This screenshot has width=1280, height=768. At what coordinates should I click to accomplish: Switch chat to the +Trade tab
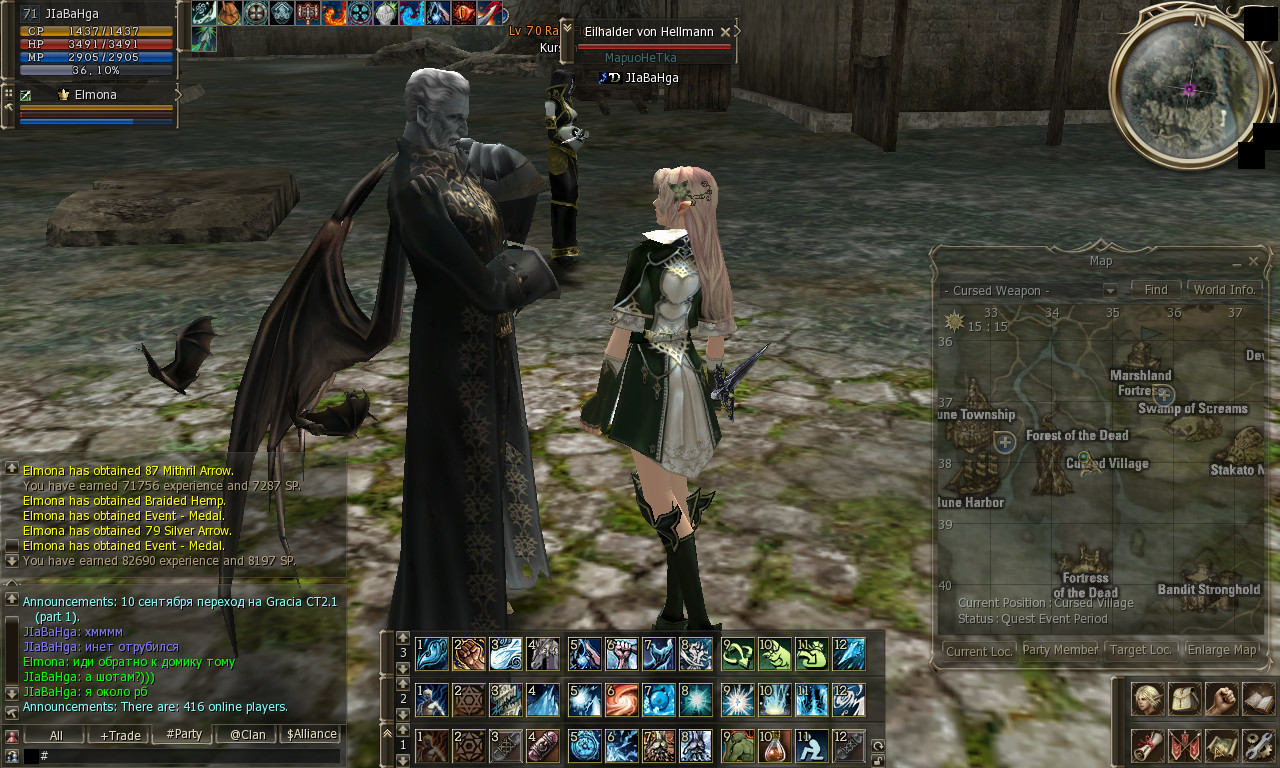[x=120, y=735]
